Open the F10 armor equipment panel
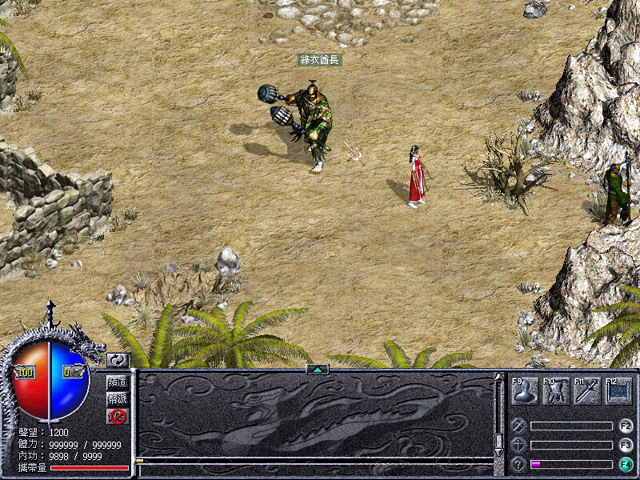 click(x=556, y=391)
